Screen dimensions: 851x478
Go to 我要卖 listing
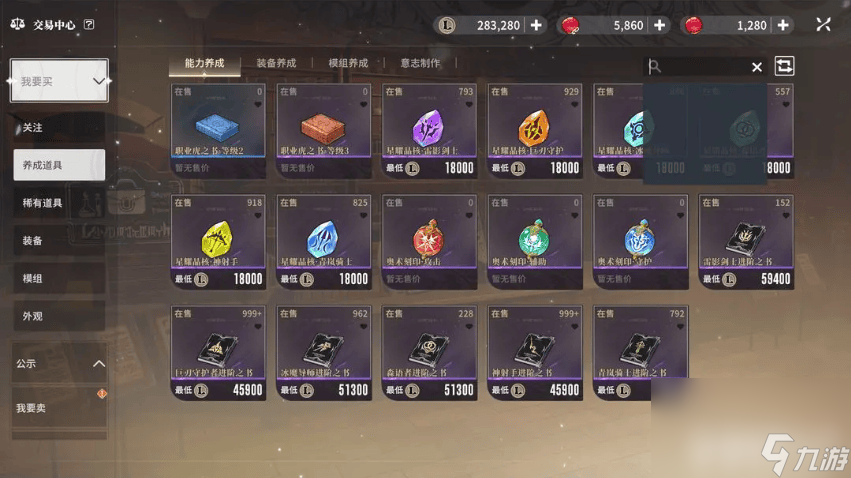32,408
